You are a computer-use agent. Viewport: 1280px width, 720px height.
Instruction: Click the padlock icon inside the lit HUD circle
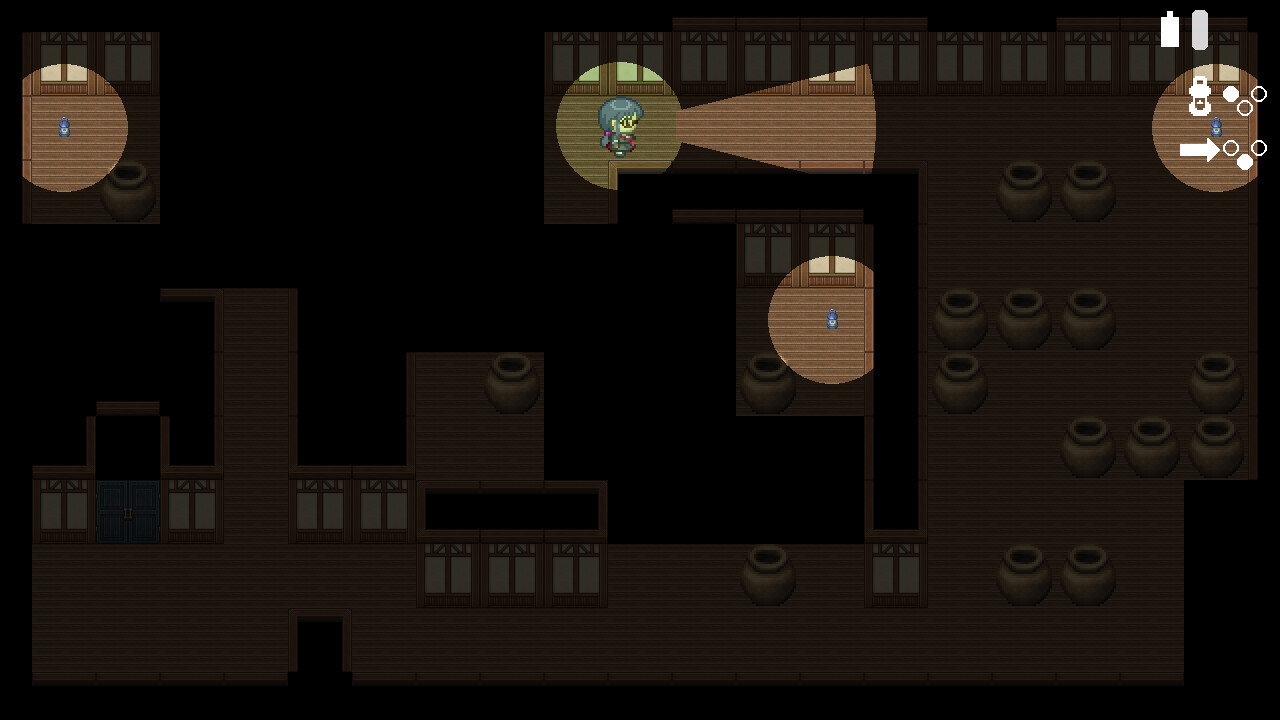click(x=1198, y=95)
